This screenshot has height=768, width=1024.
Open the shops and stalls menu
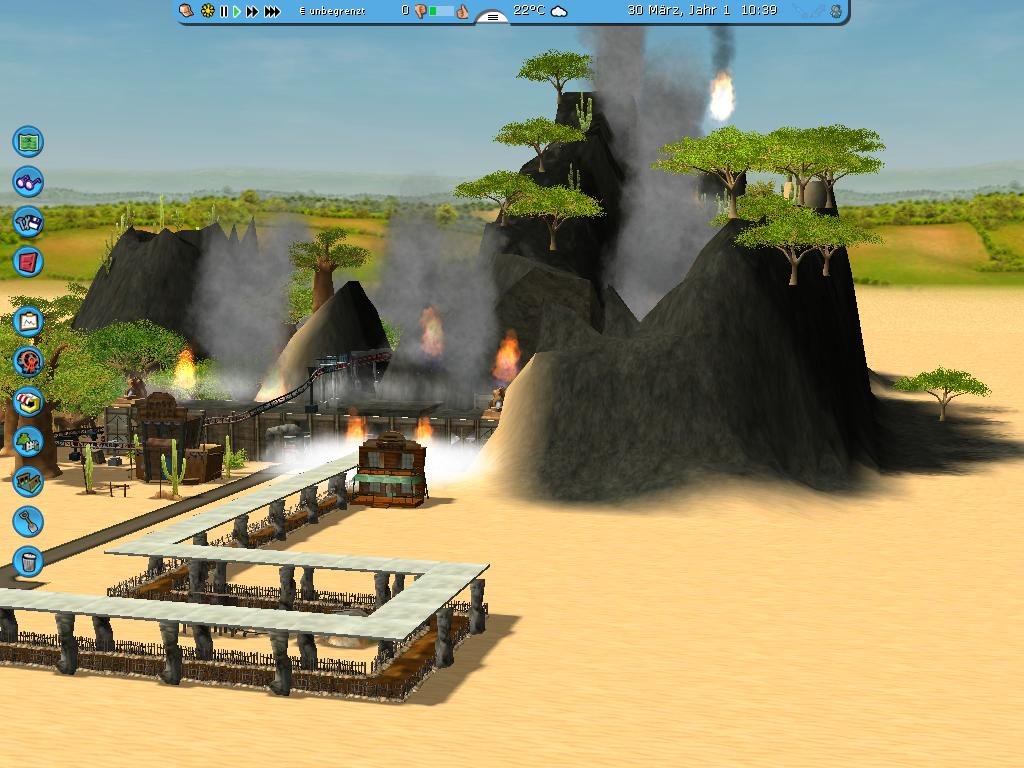pos(28,401)
